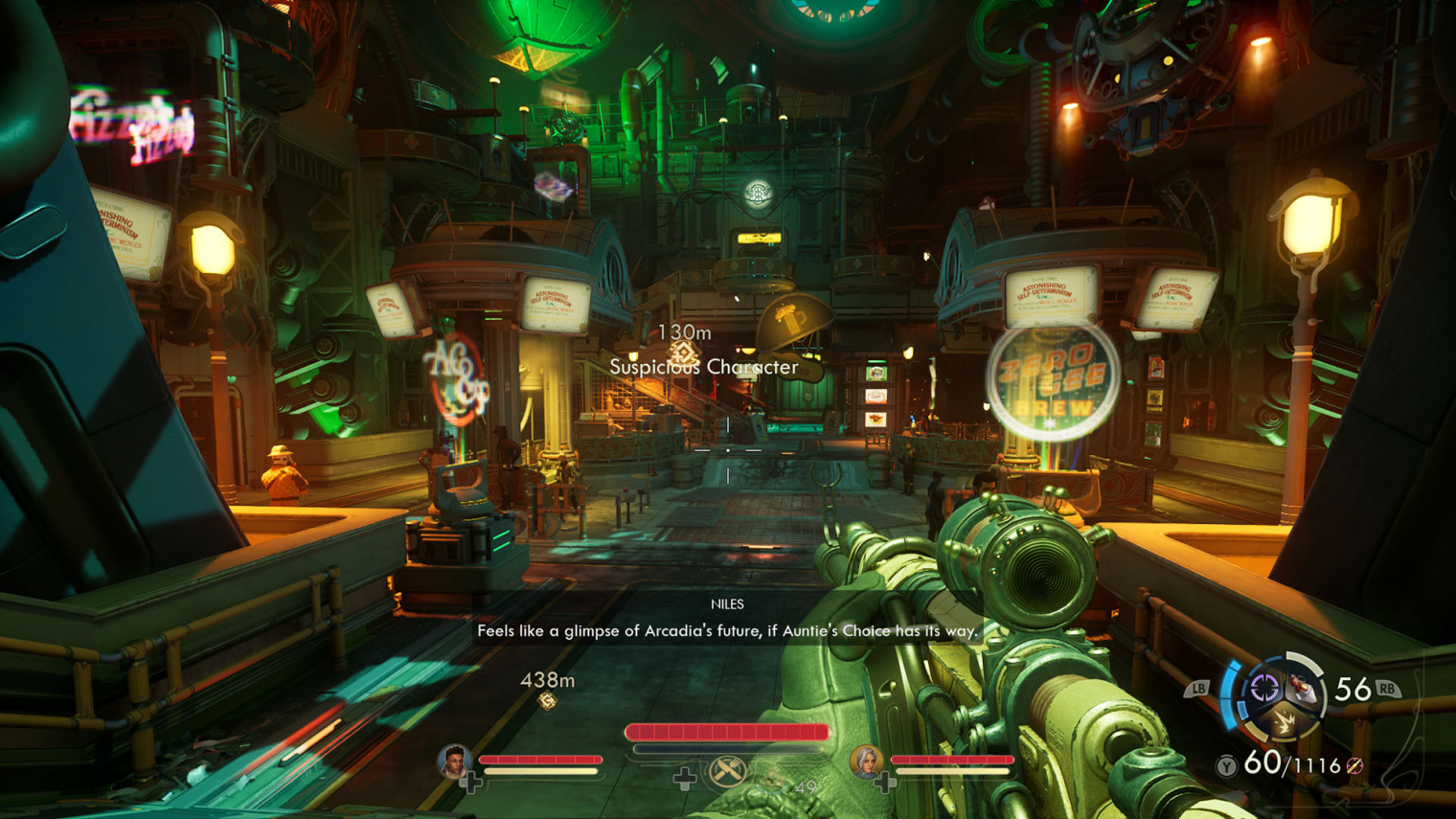This screenshot has height=819, width=1456.
Task: Click the 438m quest waypoint marker
Action: (x=547, y=702)
